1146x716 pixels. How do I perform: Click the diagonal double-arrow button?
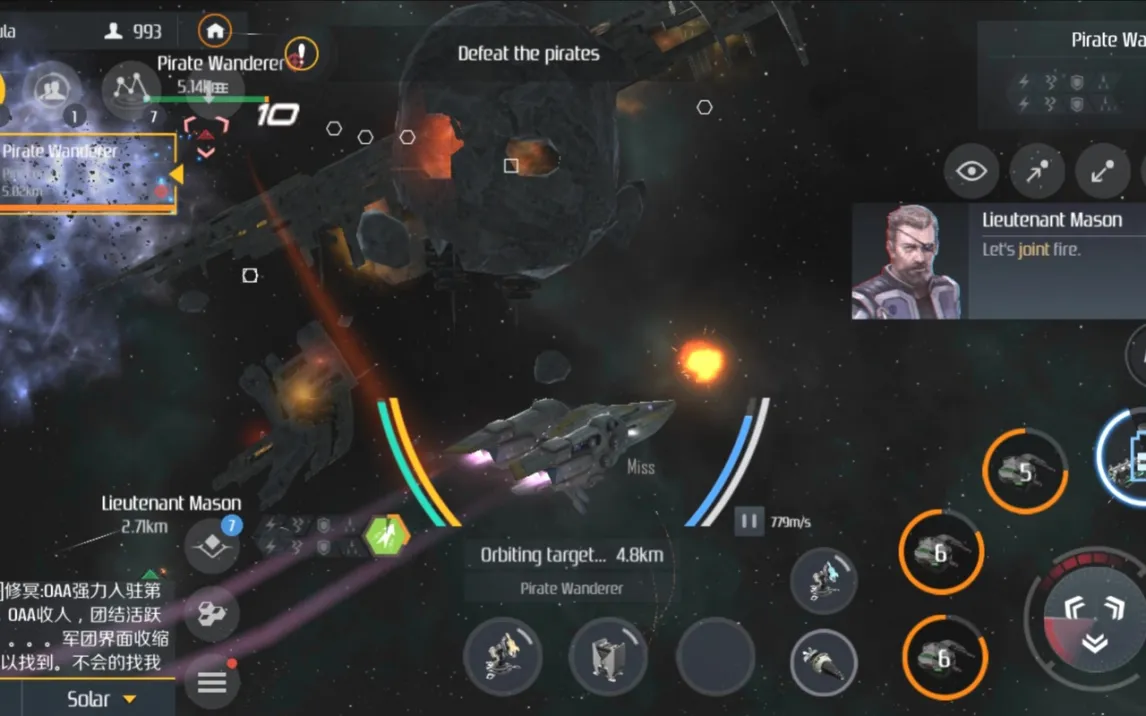pos(1102,172)
